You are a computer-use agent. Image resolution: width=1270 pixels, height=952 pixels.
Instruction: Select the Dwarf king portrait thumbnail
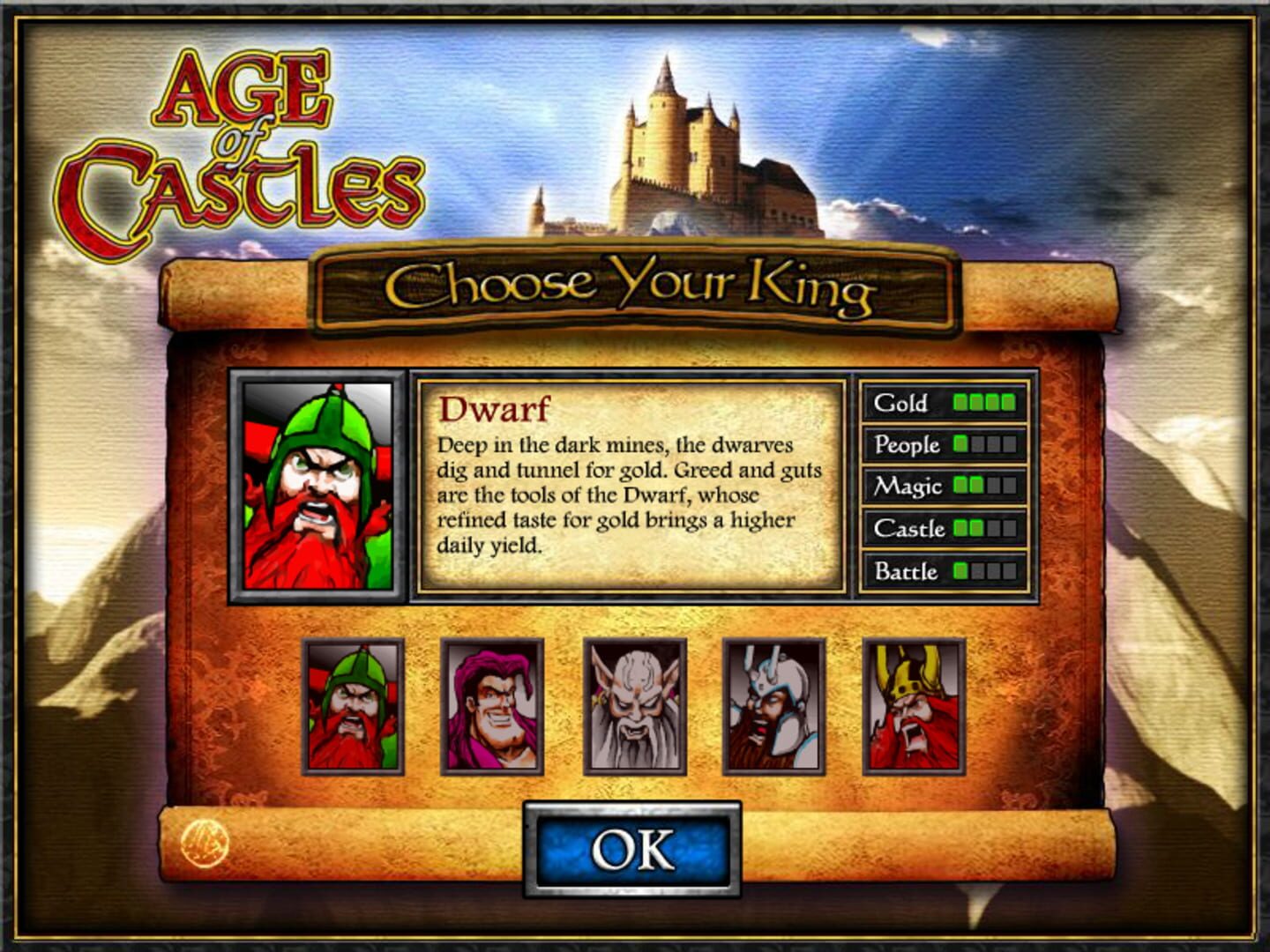click(x=353, y=705)
